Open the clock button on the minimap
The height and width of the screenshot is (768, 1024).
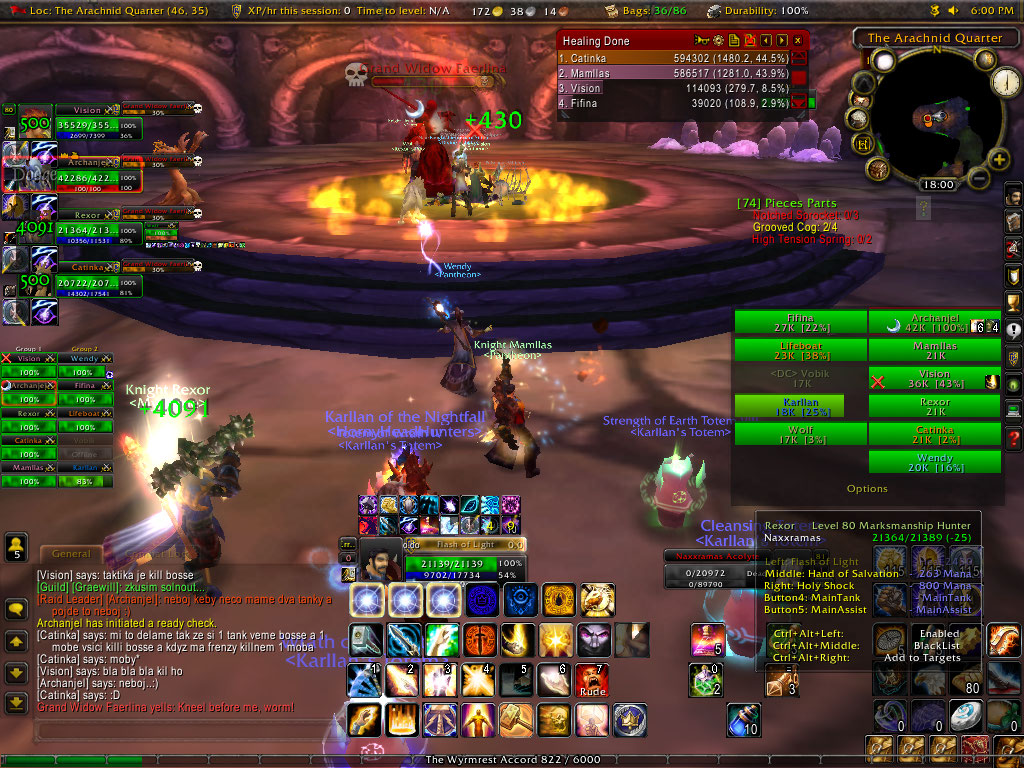click(x=1005, y=83)
